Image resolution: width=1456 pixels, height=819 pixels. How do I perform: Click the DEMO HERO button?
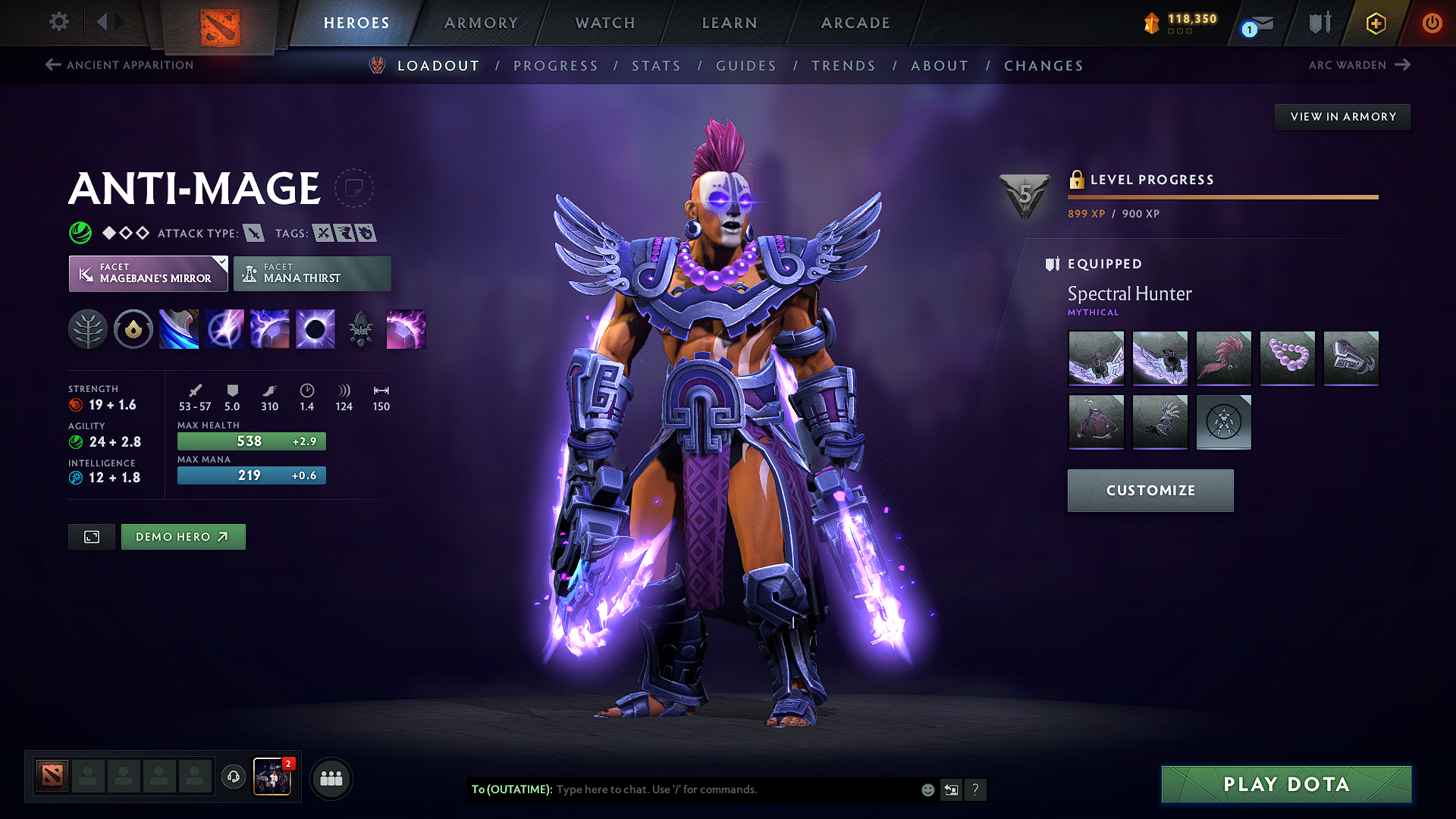coord(183,536)
